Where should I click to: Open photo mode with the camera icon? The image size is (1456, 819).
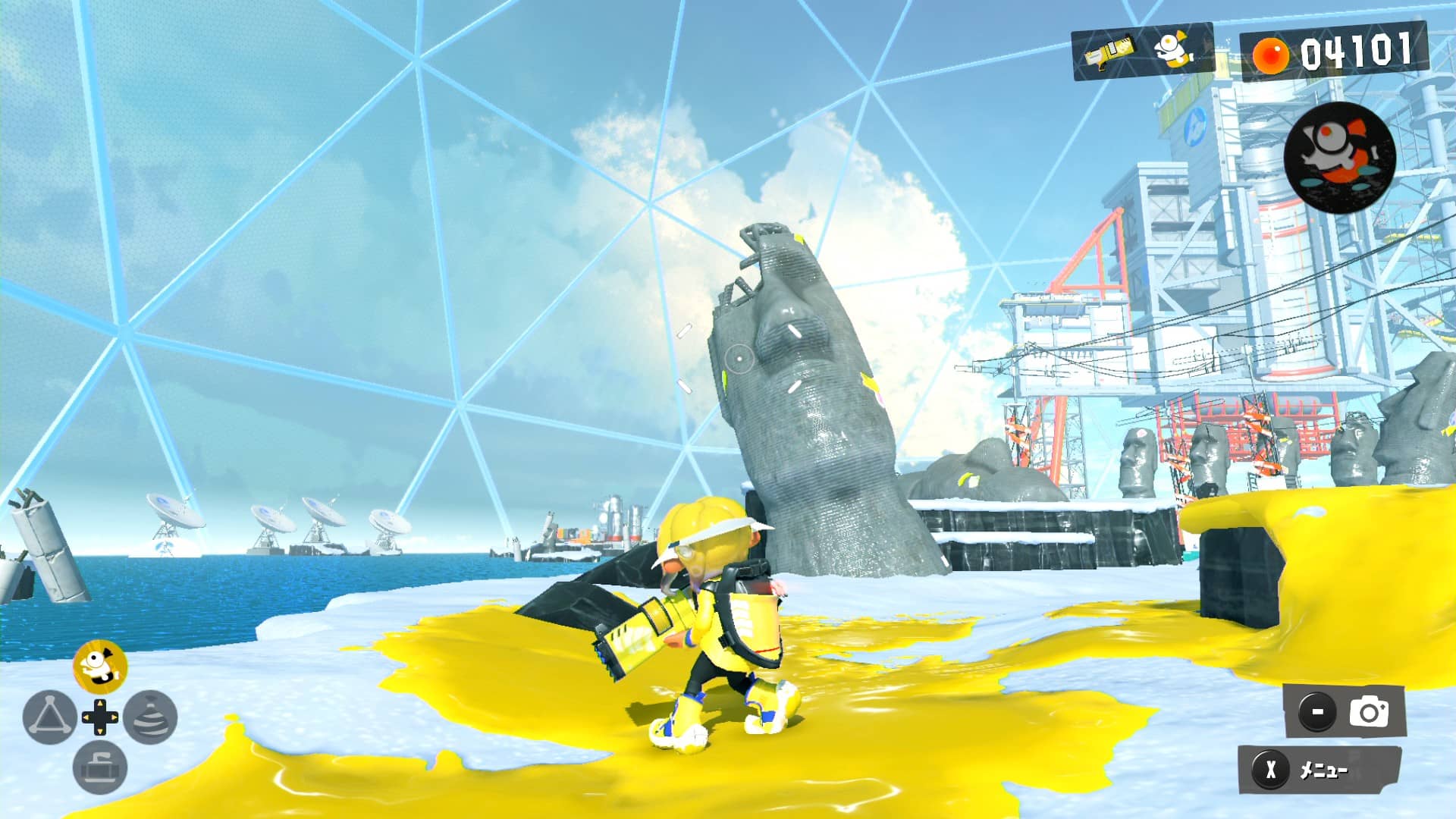[x=1369, y=712]
